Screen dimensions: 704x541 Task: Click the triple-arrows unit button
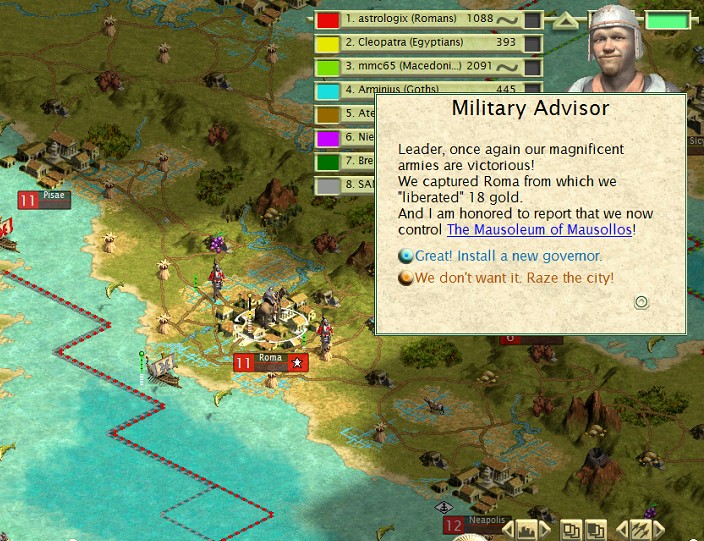(x=641, y=529)
